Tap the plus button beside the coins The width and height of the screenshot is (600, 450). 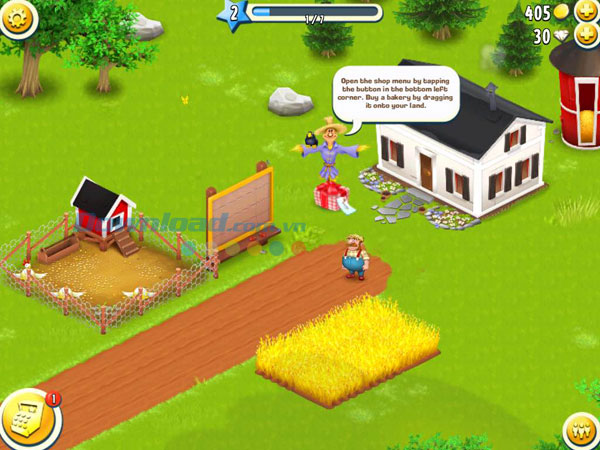tap(585, 12)
